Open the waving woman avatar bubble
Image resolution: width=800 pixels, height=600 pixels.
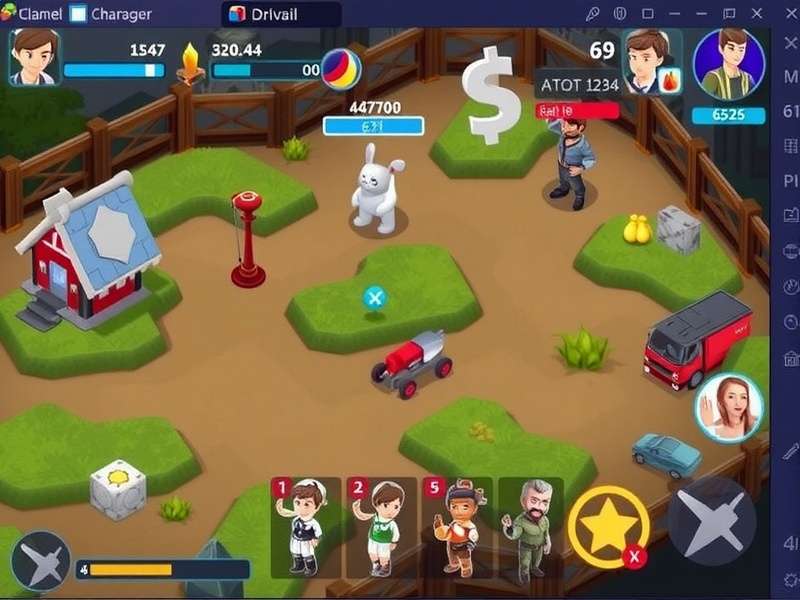729,407
